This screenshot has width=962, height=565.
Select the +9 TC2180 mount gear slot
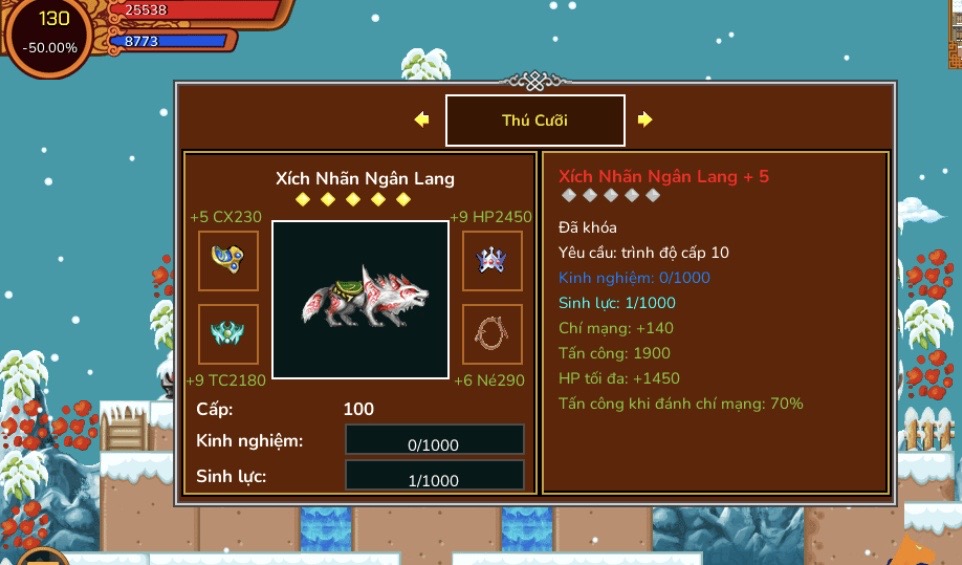pos(228,334)
